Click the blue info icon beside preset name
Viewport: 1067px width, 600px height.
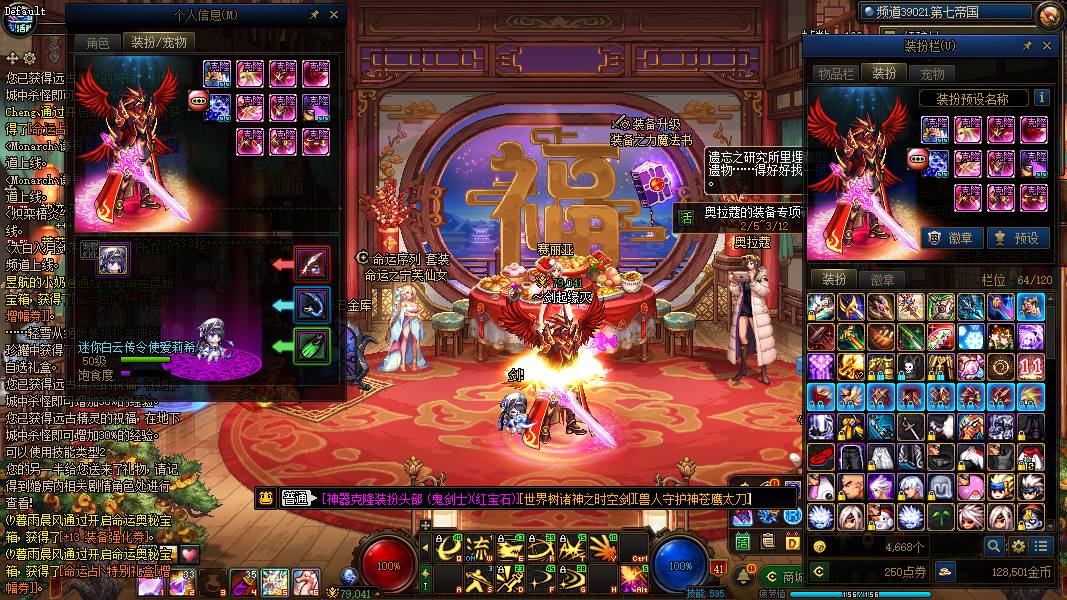(x=1041, y=98)
